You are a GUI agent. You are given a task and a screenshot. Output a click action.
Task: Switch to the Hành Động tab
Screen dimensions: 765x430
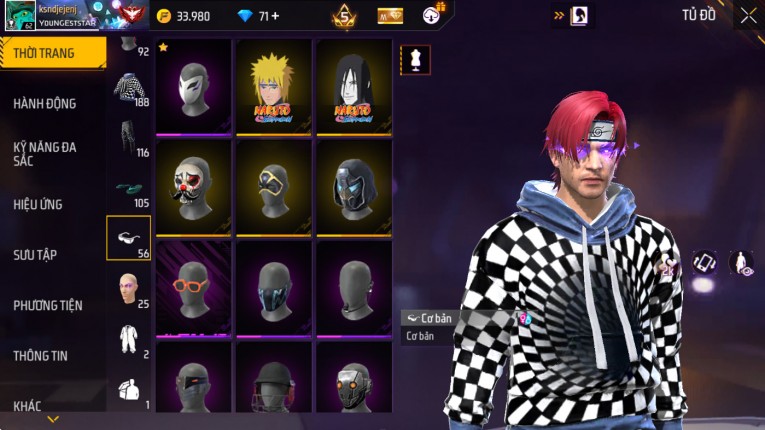(x=45, y=103)
